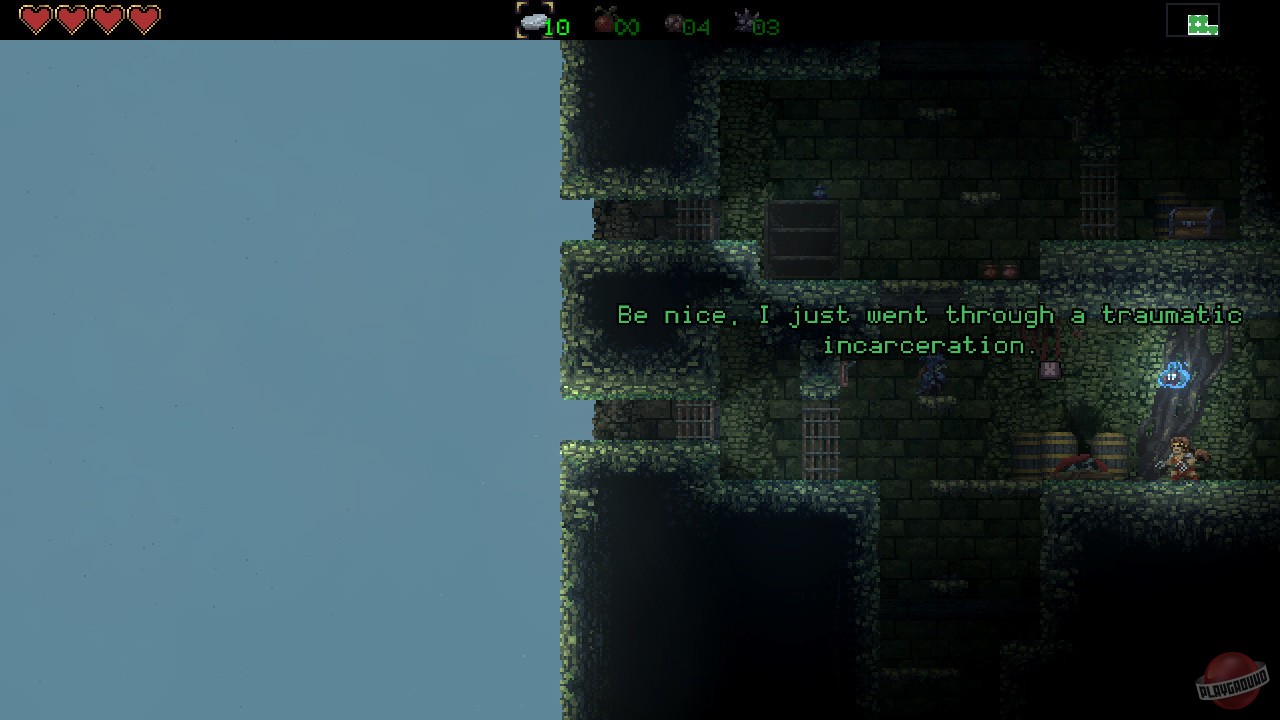Click the red cherries on the stone wall
This screenshot has height=720, width=1280.
(1000, 270)
